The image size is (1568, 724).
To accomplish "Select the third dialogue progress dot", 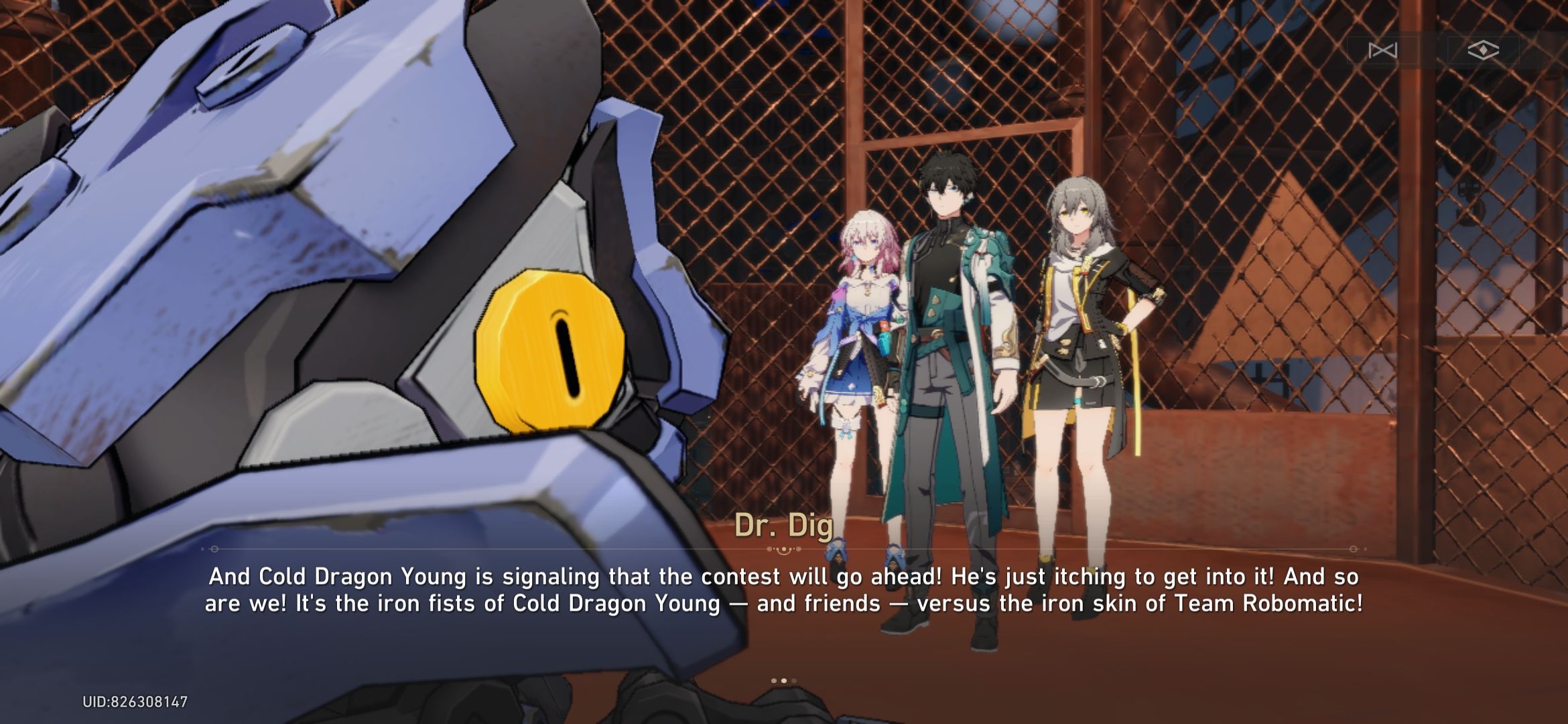I will pos(795,680).
